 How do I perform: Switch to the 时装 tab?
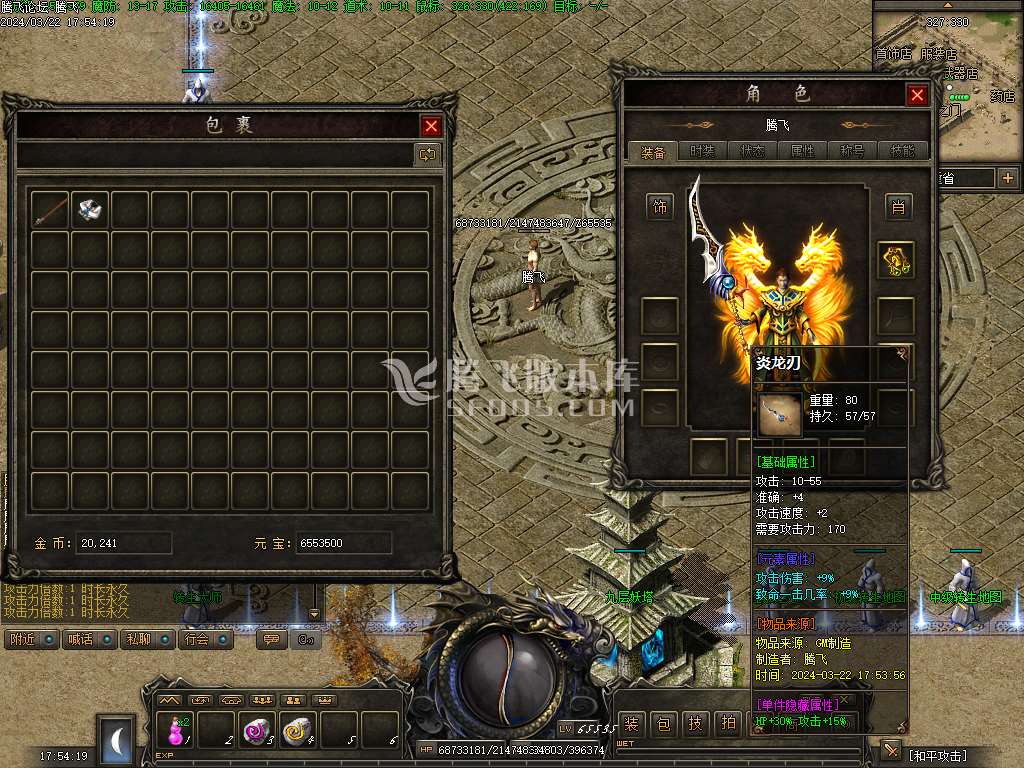[703, 151]
